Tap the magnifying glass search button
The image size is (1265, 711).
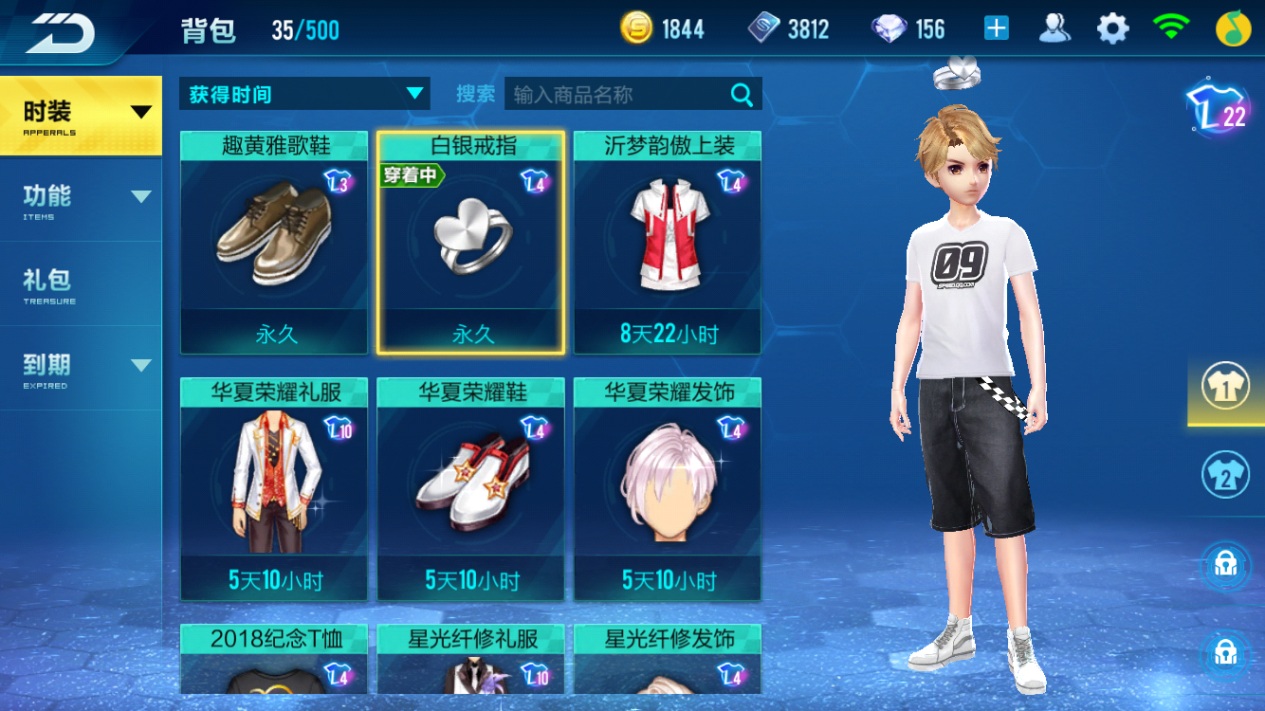click(x=742, y=94)
